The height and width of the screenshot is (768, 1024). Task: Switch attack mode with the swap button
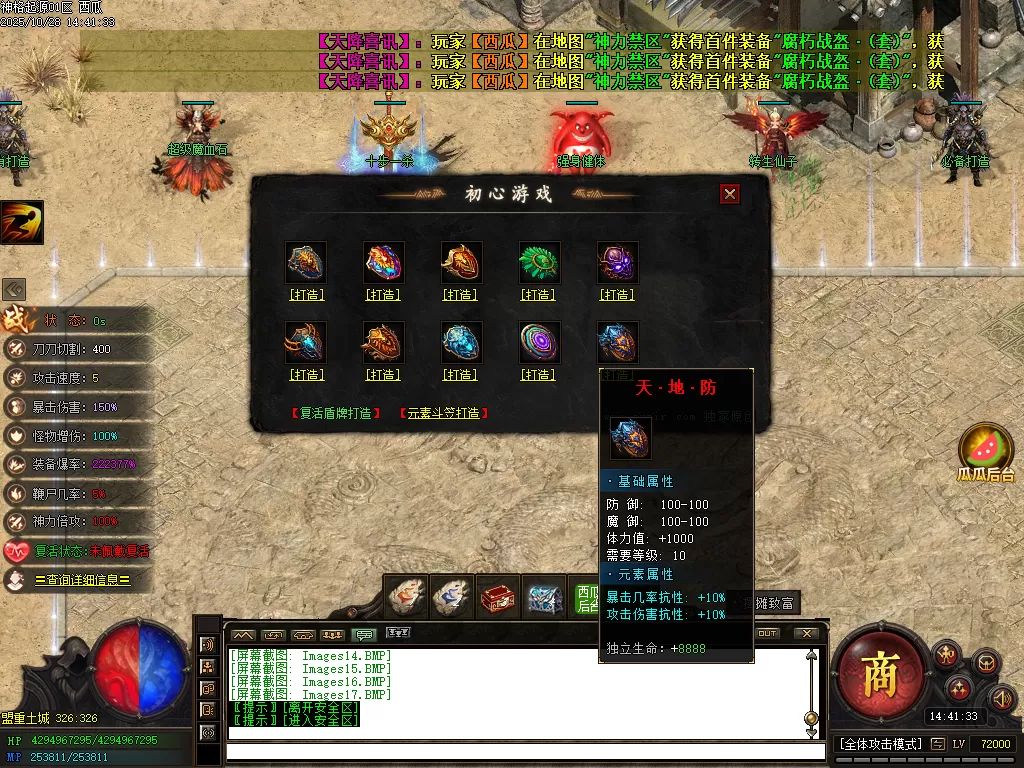pos(937,744)
